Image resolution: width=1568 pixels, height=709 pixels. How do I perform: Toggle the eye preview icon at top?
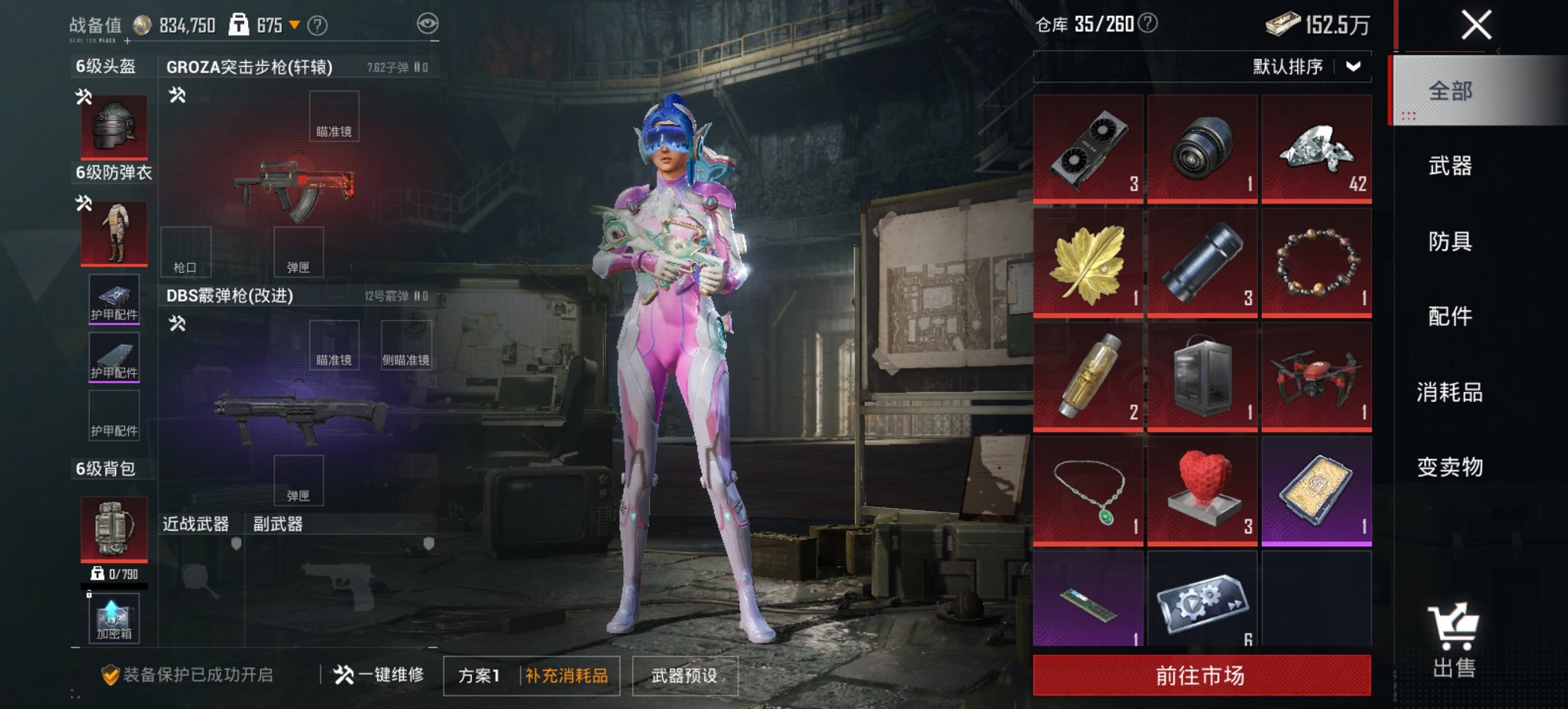(427, 23)
